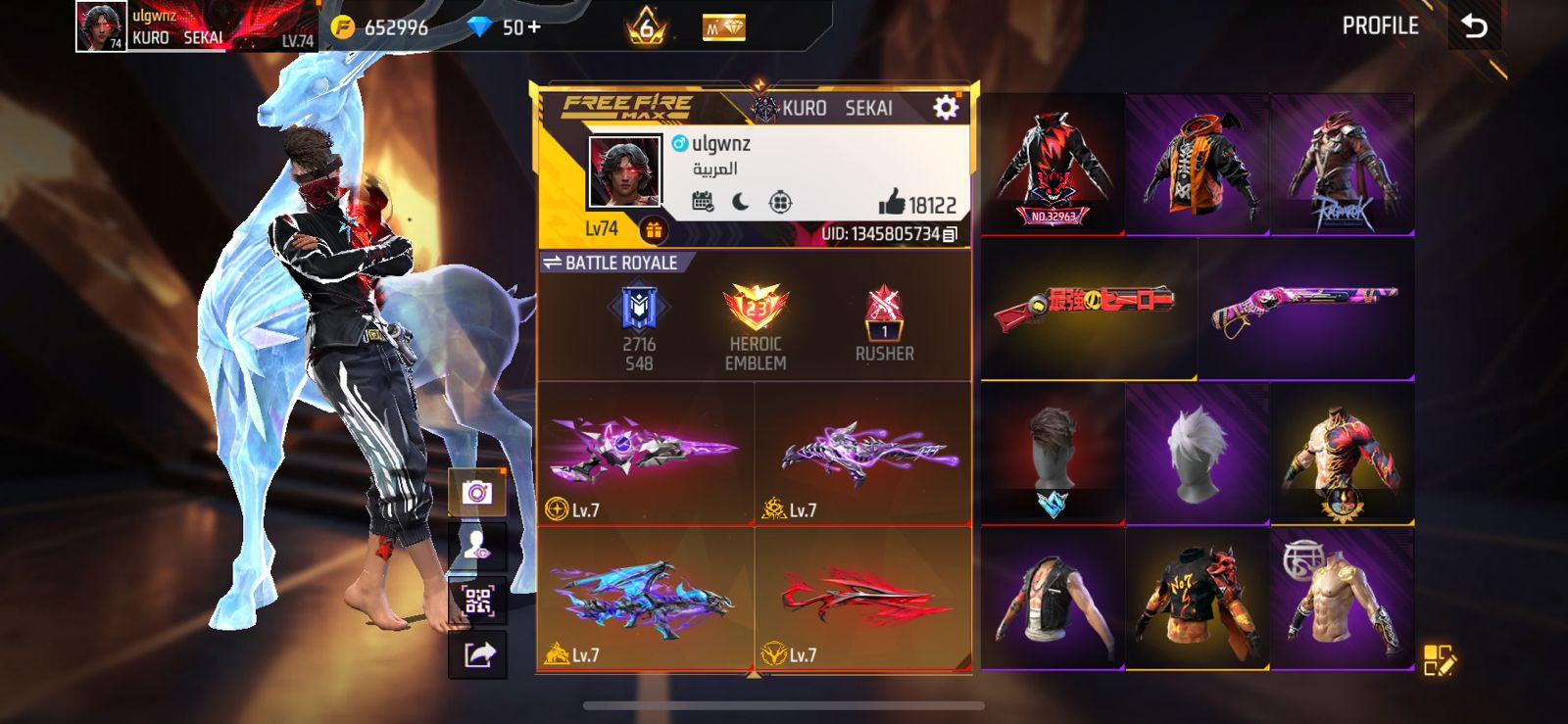Give a like with thumbs-up icon
Screen dimensions: 1568x724
[891, 204]
